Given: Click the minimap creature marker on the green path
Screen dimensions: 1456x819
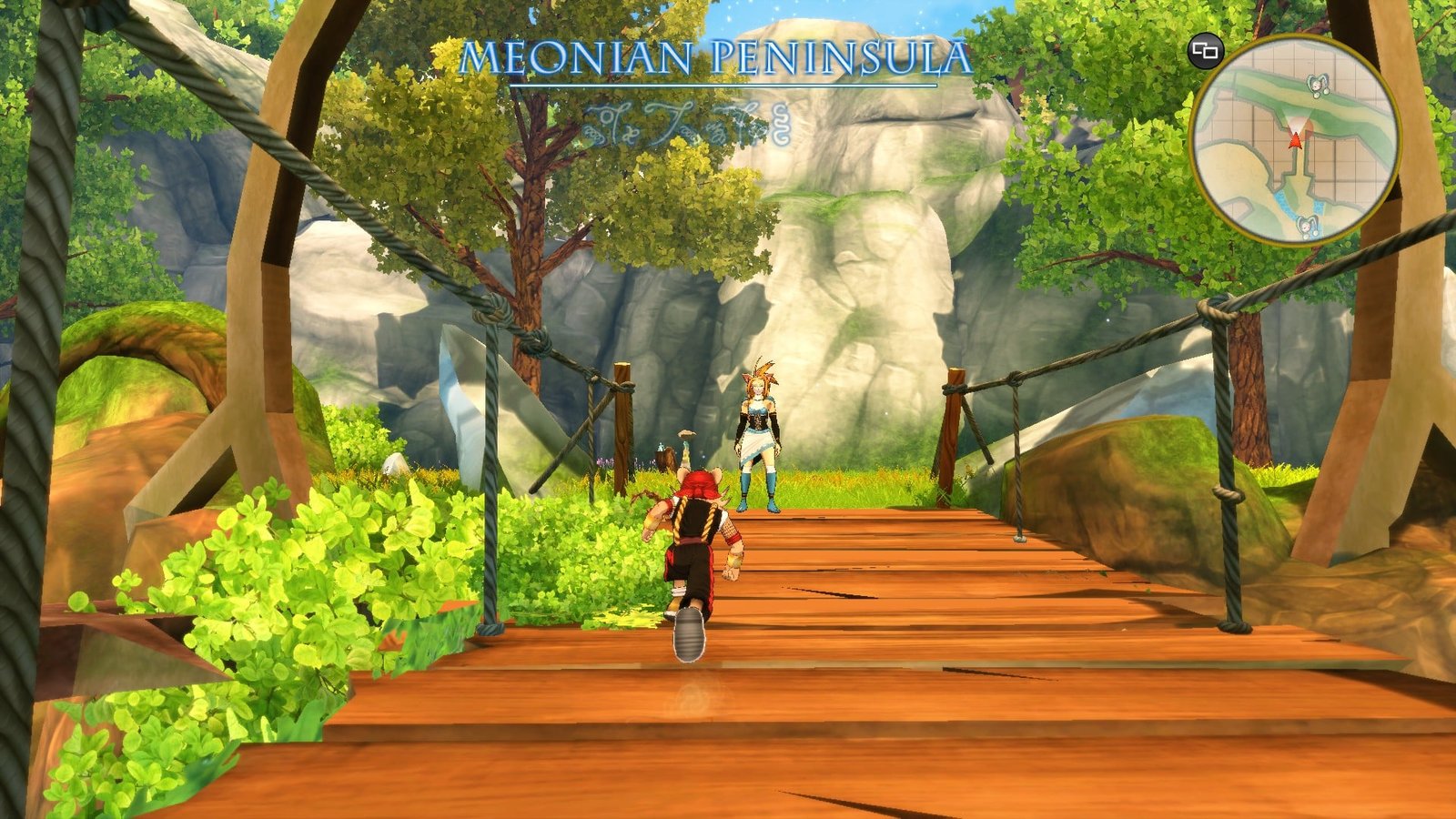Looking at the screenshot, I should click(x=1316, y=85).
